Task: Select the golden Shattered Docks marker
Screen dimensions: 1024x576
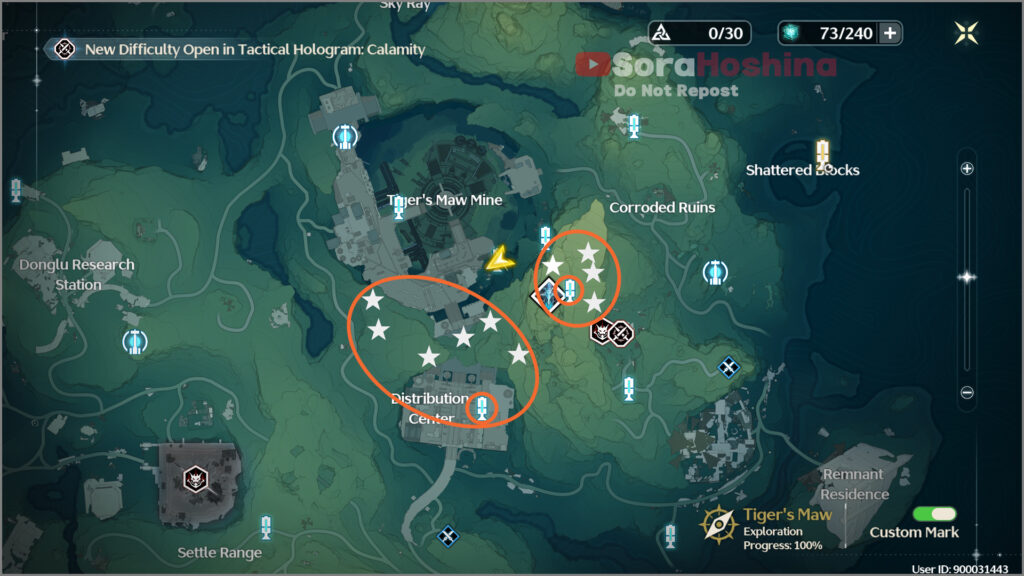Action: [823, 153]
